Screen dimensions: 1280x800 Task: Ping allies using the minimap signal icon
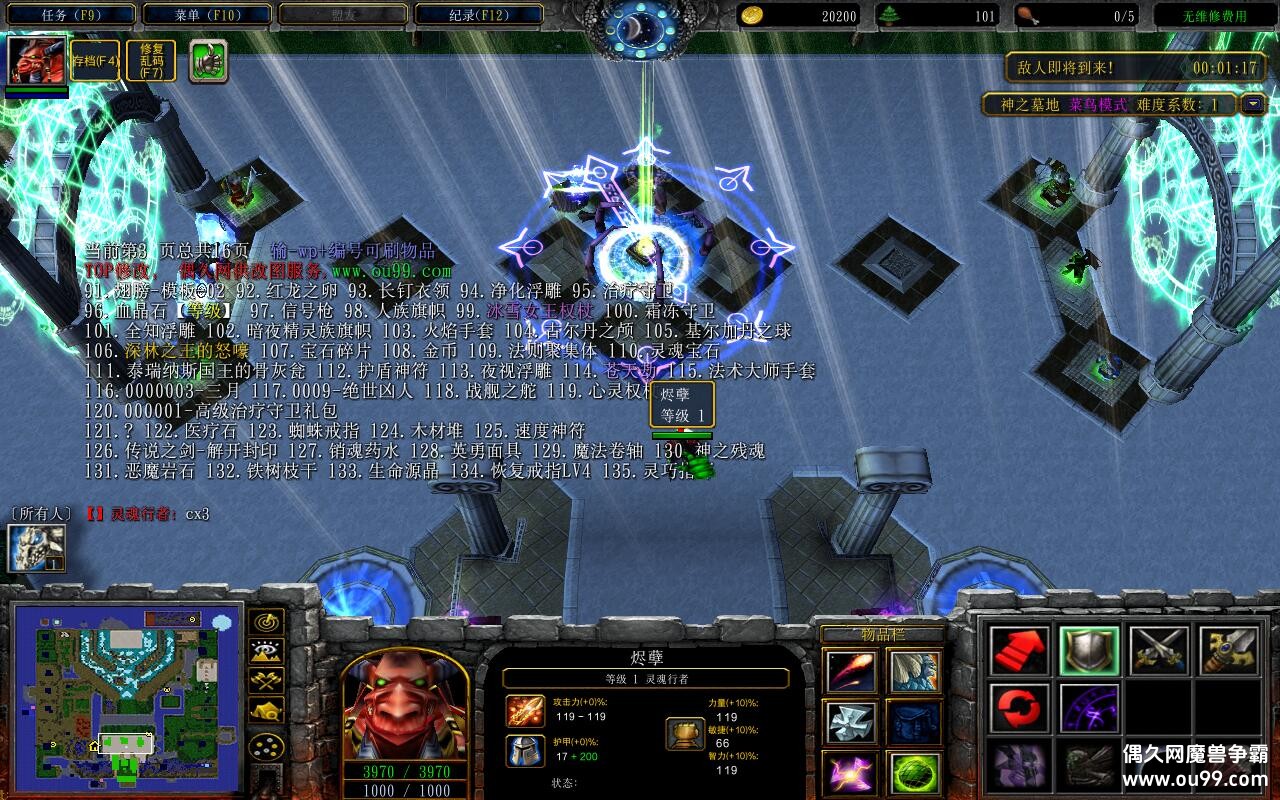pyautogui.click(x=265, y=622)
